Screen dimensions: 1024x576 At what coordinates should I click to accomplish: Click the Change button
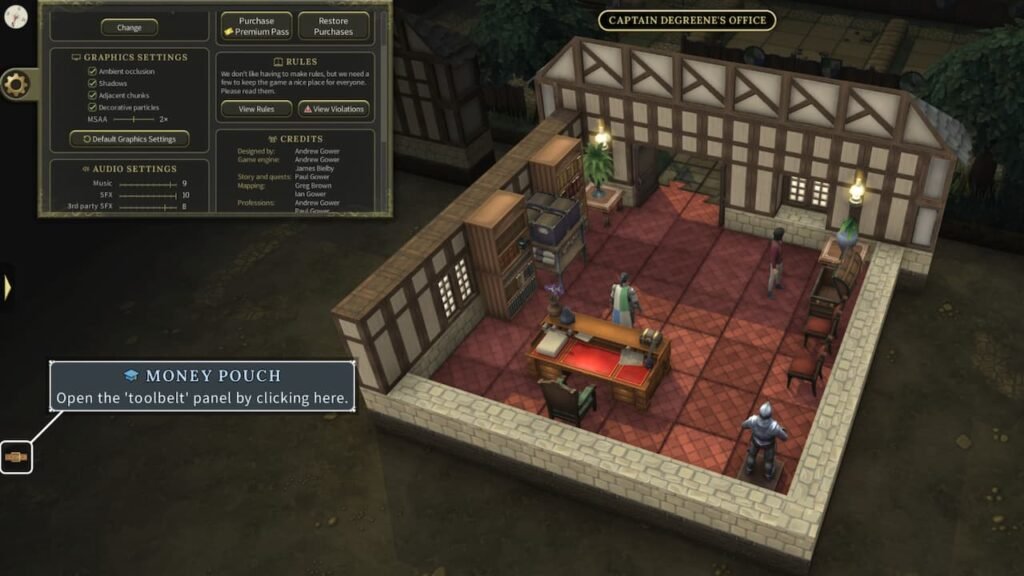click(x=130, y=28)
